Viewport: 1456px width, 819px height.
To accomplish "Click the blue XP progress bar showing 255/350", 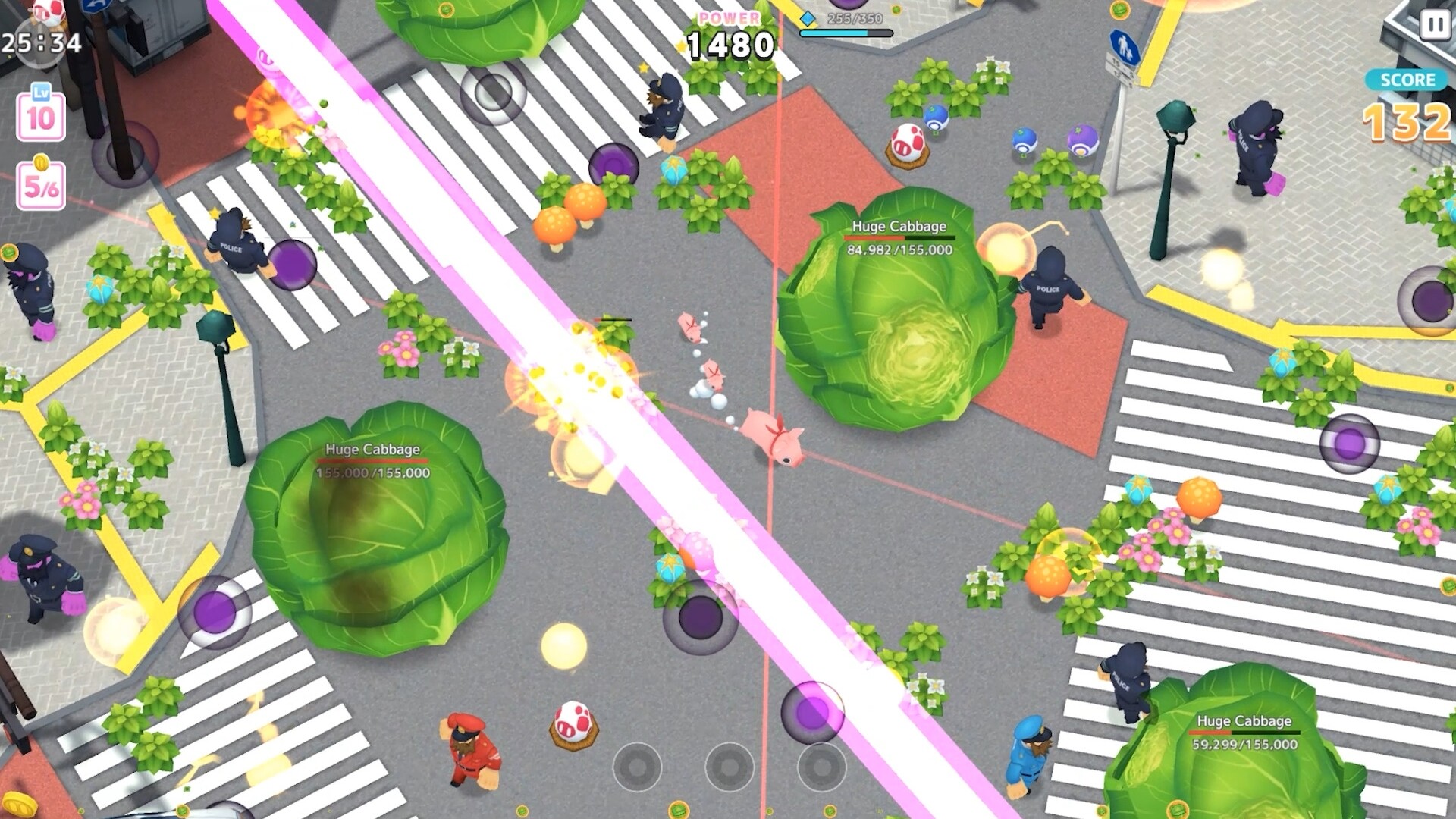I will coord(846,34).
